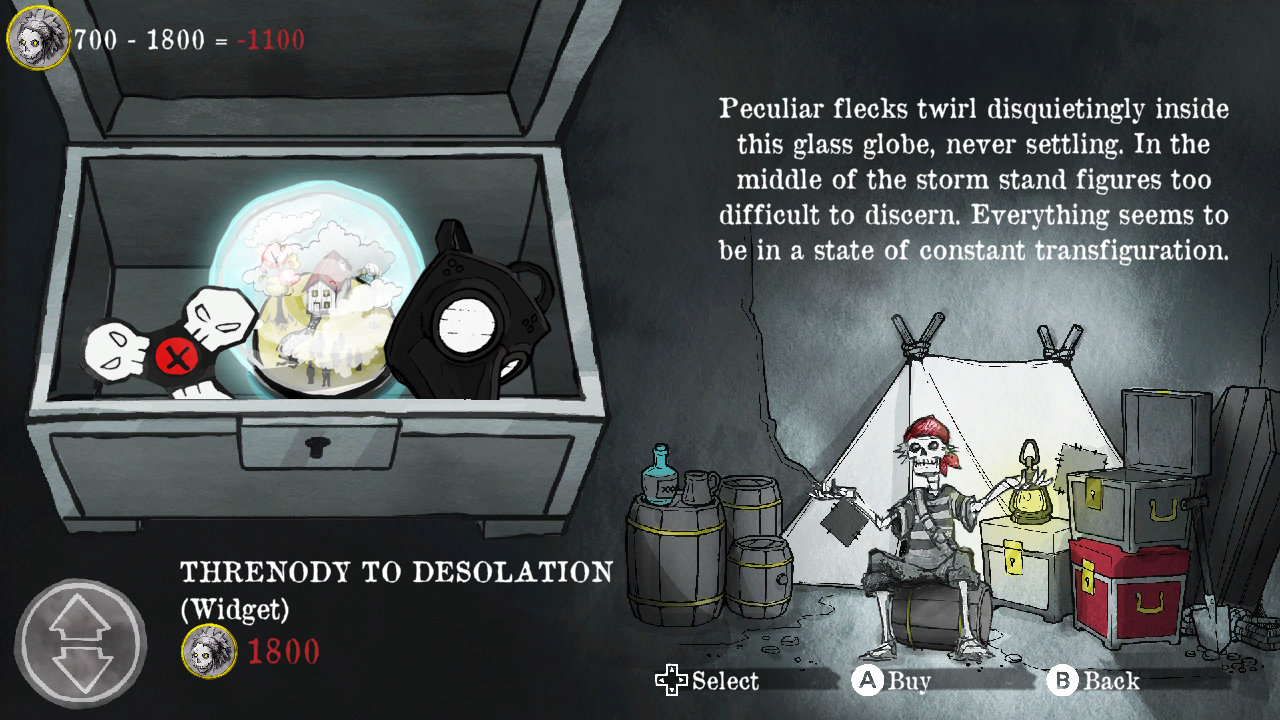Click the Threnody to Desolation item name
This screenshot has height=720, width=1280.
(x=395, y=572)
